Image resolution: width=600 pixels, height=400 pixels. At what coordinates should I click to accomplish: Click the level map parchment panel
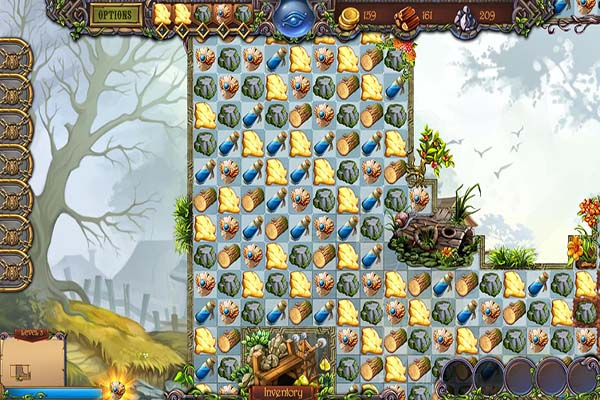28,363
